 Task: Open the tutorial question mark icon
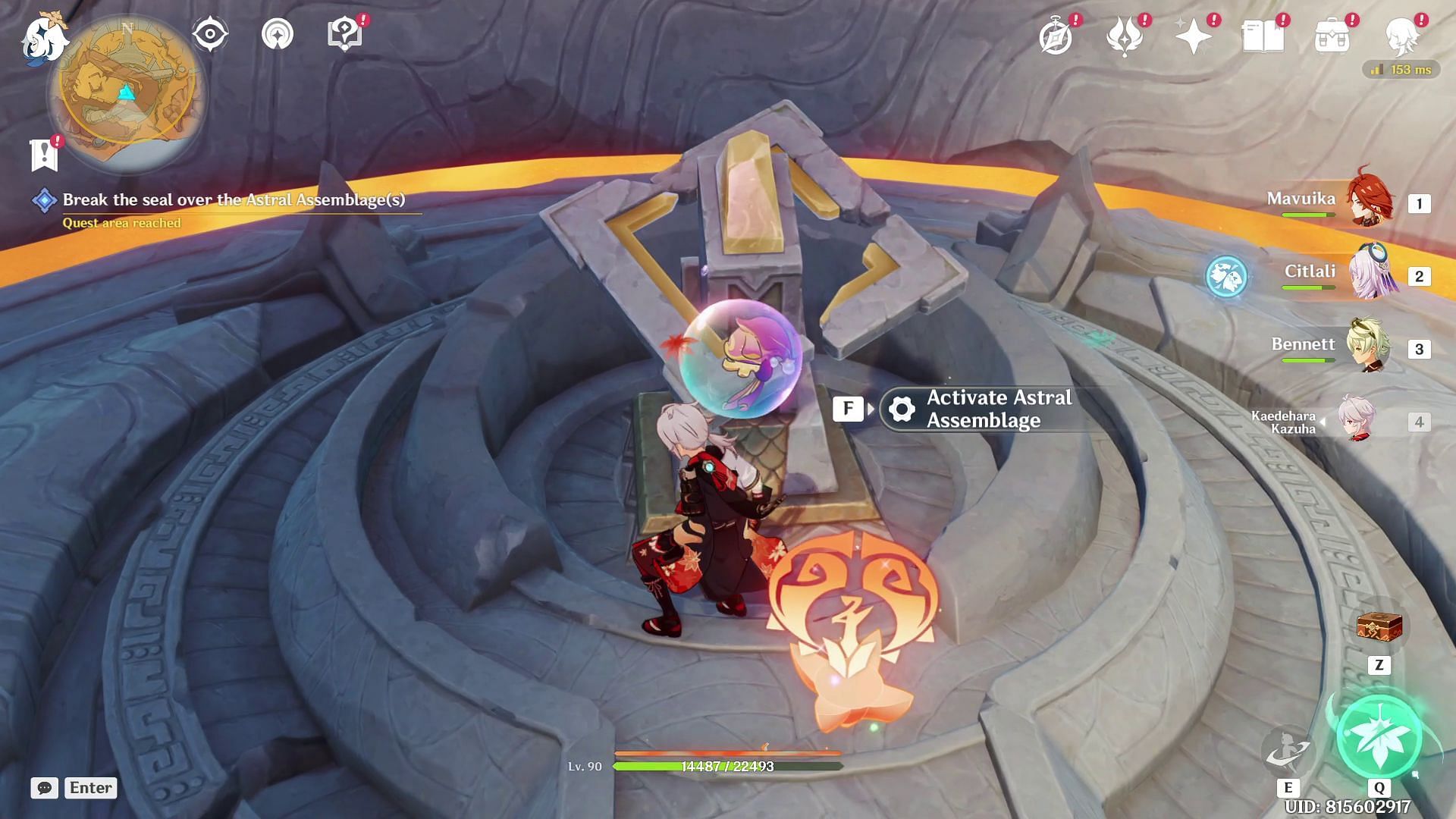tap(344, 34)
